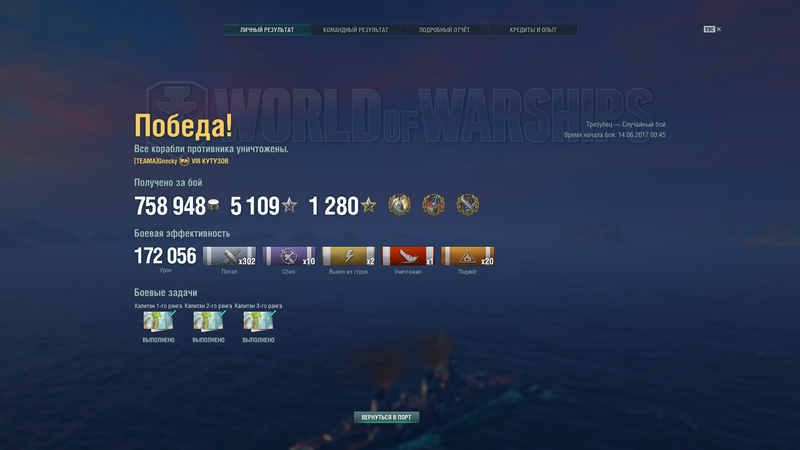Open the Капитан 1-го ранга task

159,321
